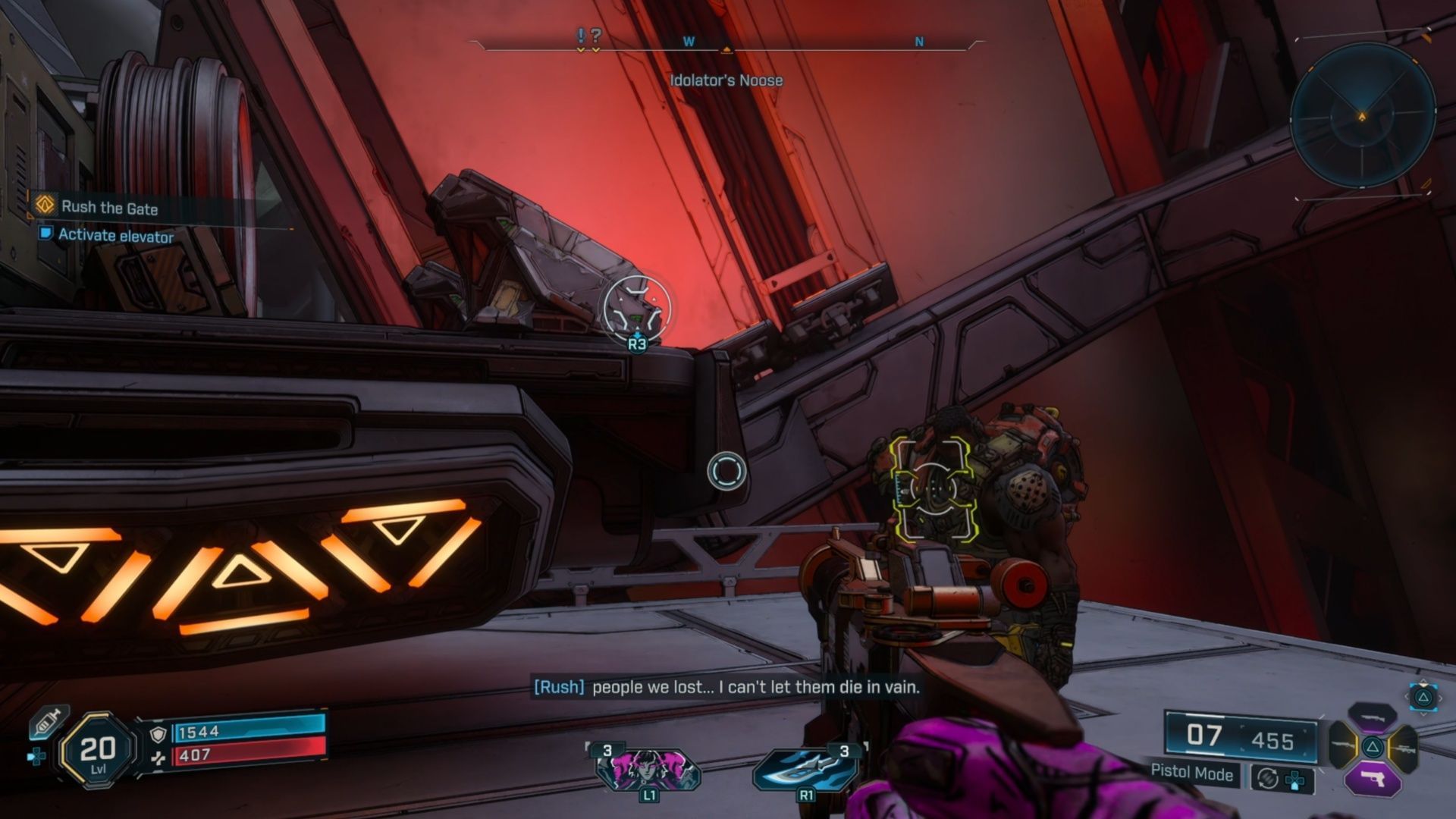This screenshot has width=1456, height=819.
Task: Click the level 20 character badge
Action: point(98,751)
